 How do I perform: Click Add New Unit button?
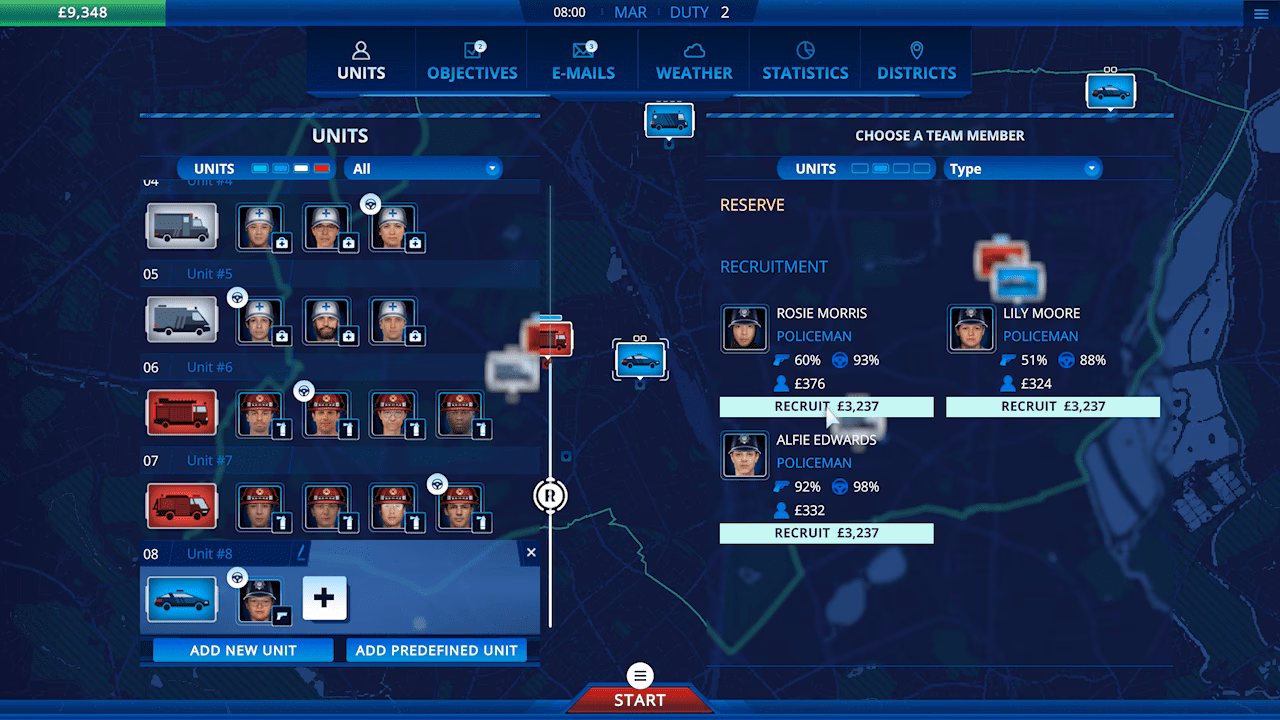pos(243,650)
